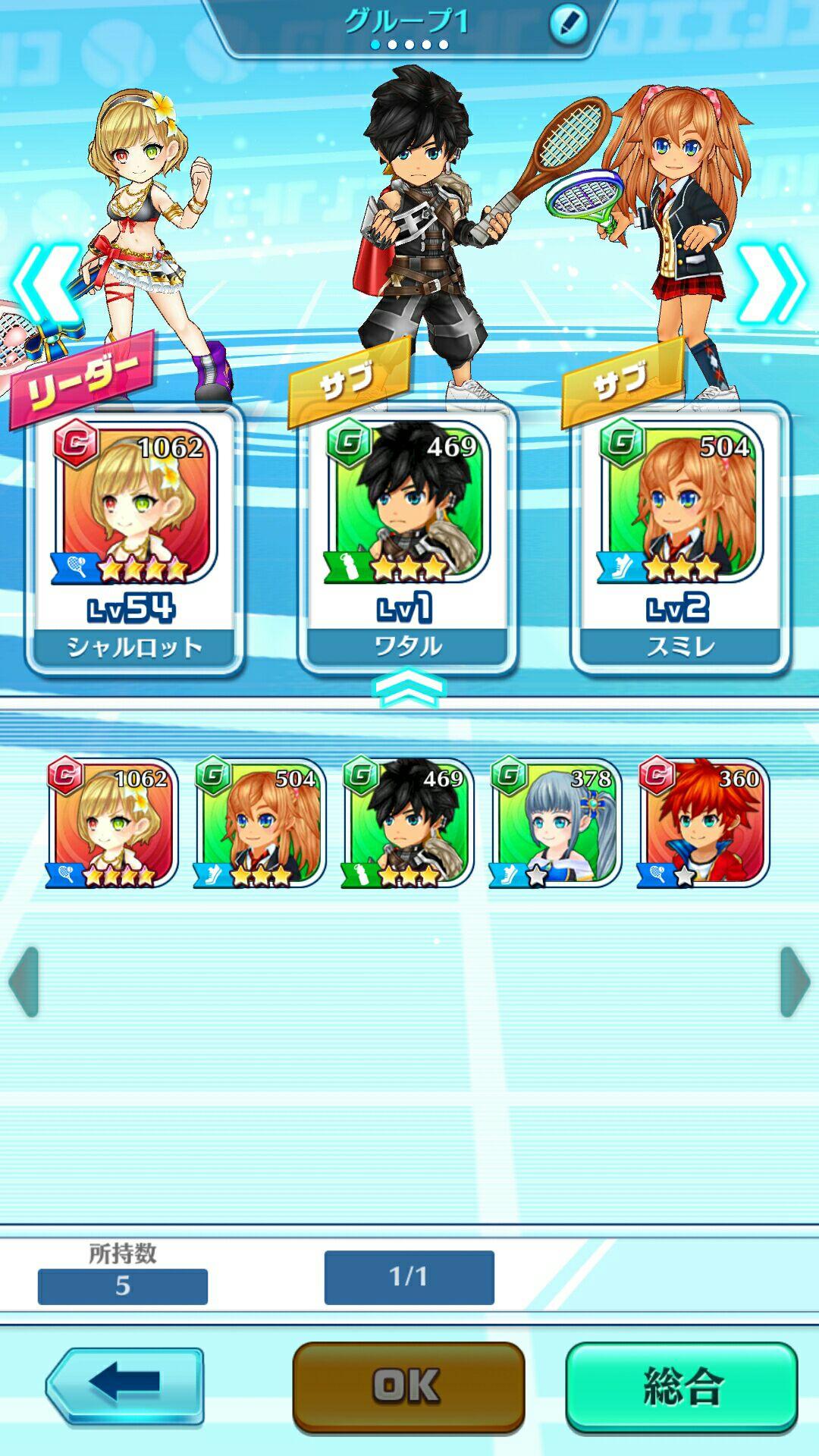This screenshot has height=1456, width=819.
Task: Tap the pencil edit group name icon
Action: 569,24
